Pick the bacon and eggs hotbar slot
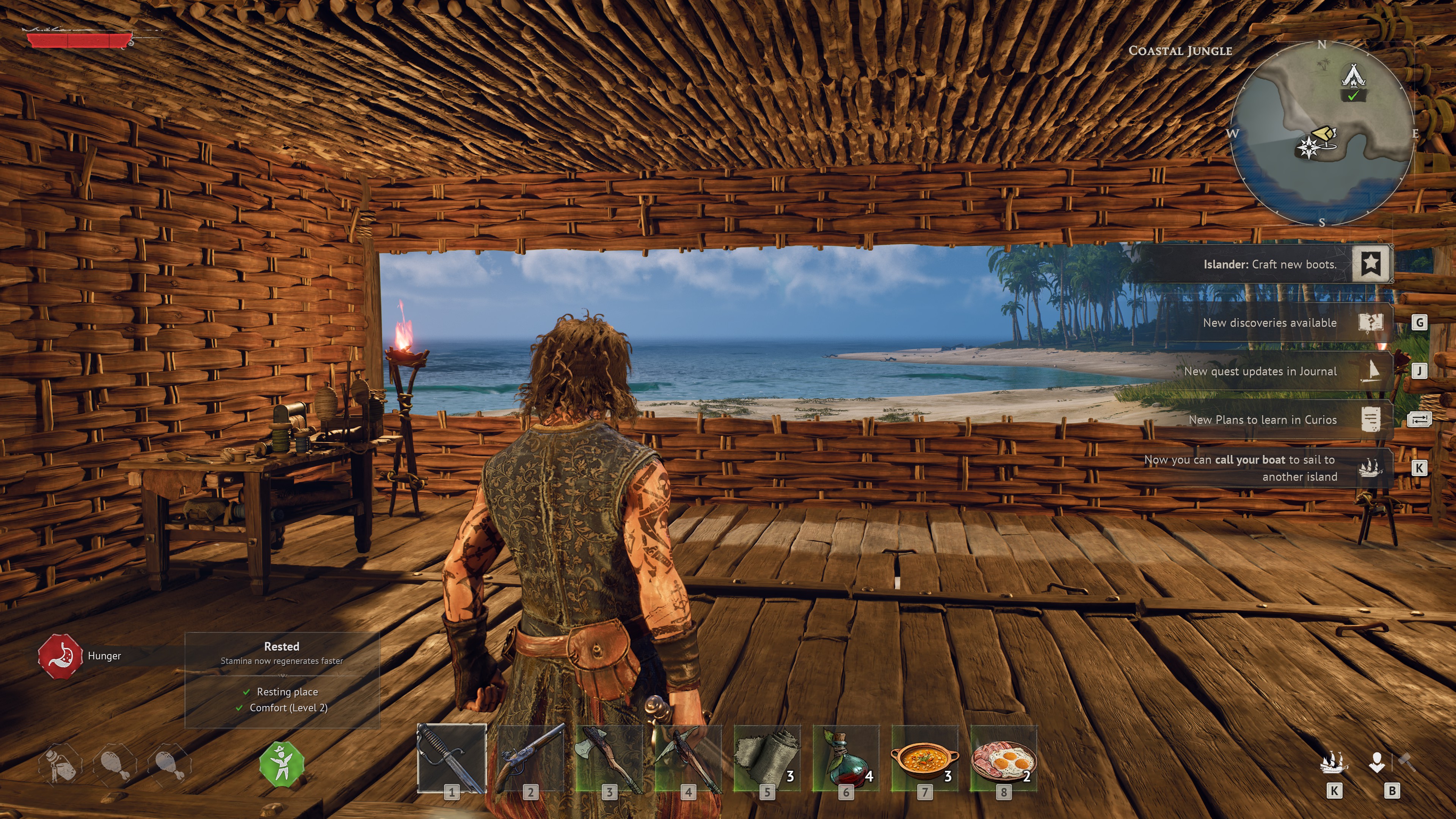 1004,758
